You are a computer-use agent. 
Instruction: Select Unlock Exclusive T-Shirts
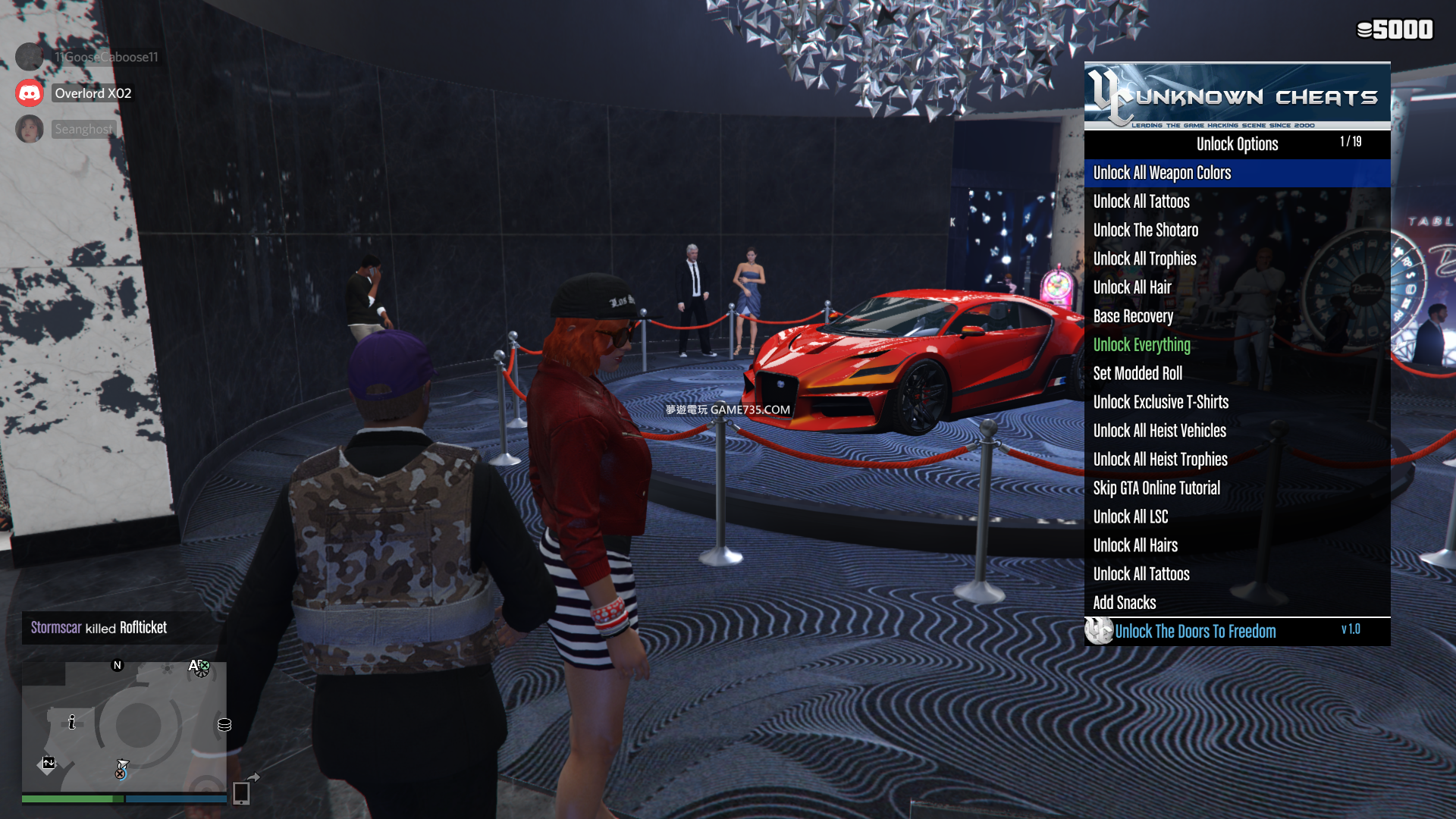point(1160,403)
